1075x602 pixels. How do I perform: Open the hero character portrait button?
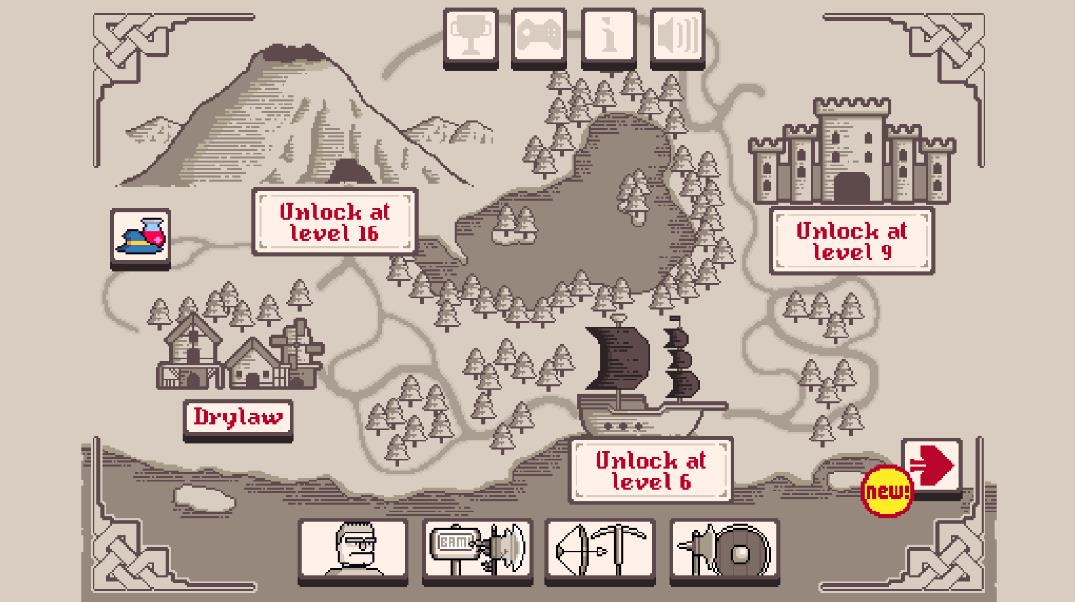pyautogui.click(x=353, y=548)
